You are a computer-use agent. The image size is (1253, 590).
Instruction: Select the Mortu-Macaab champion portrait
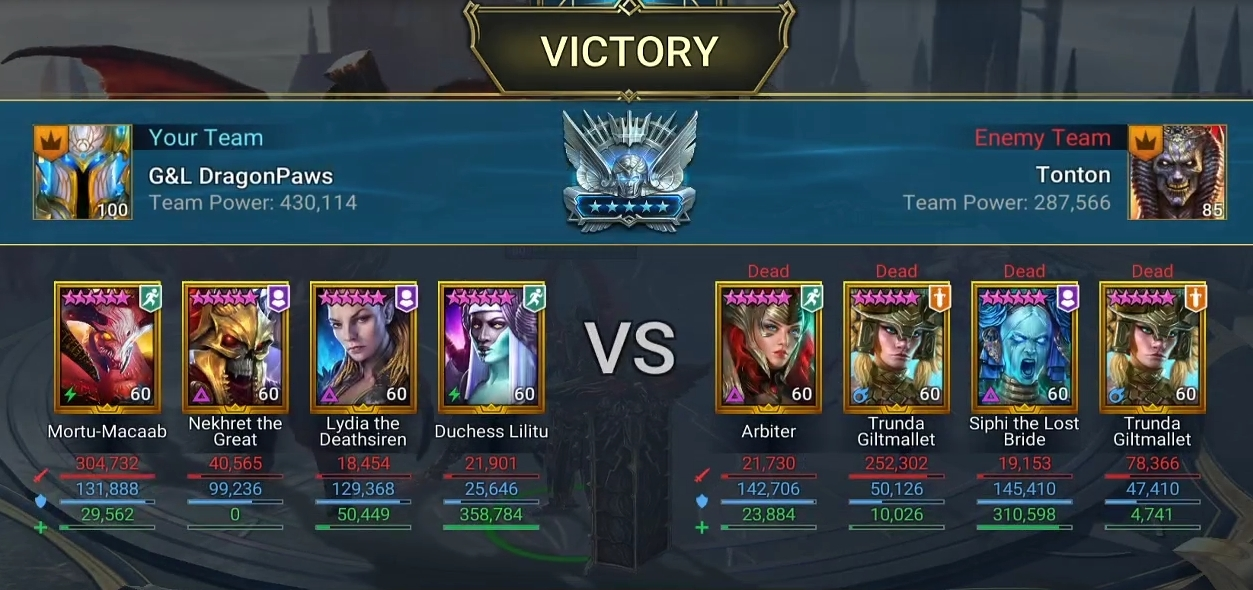108,347
